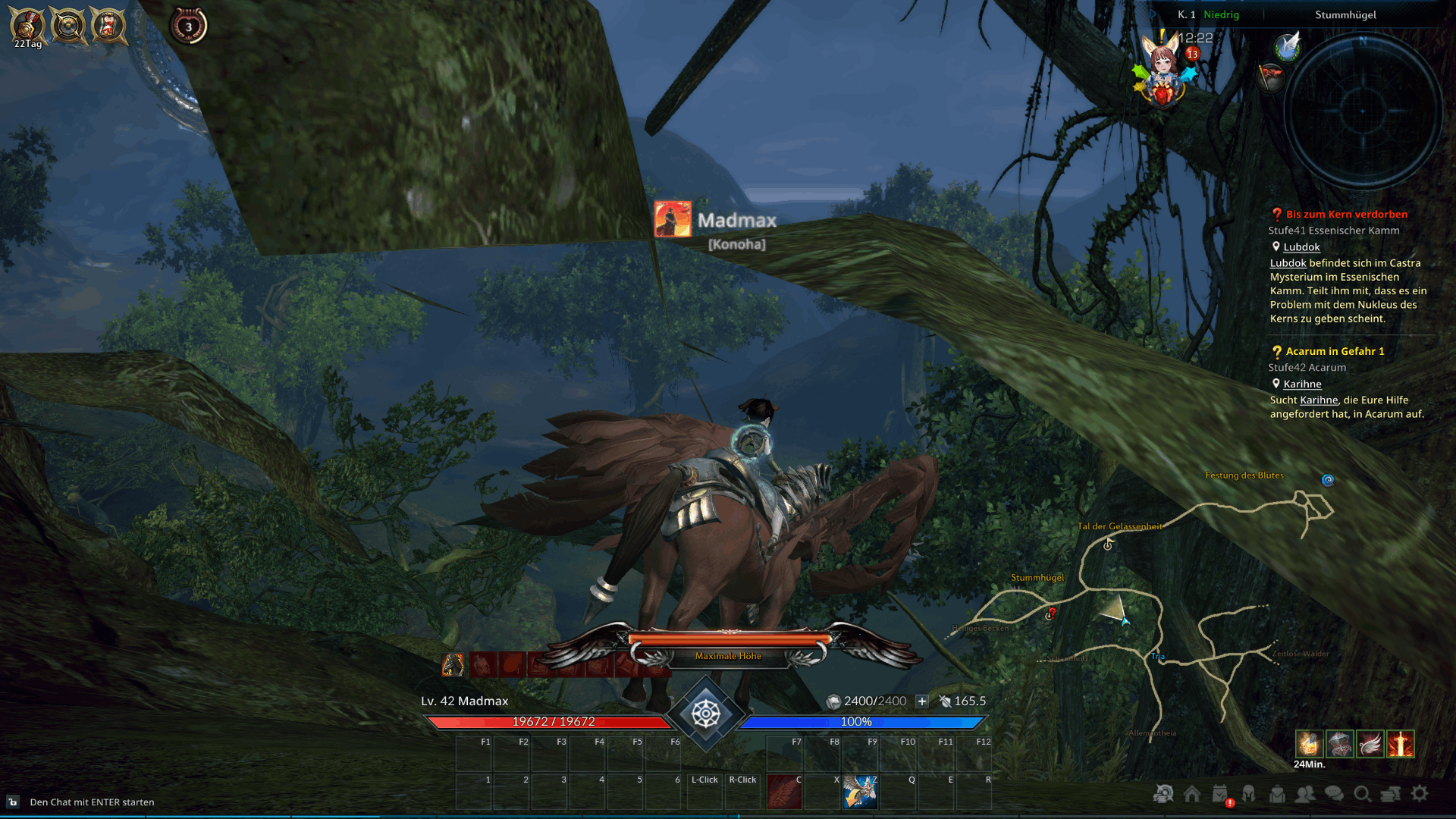Open the anime girl event notification icon
Screen dimensions: 1456x819
click(1163, 70)
